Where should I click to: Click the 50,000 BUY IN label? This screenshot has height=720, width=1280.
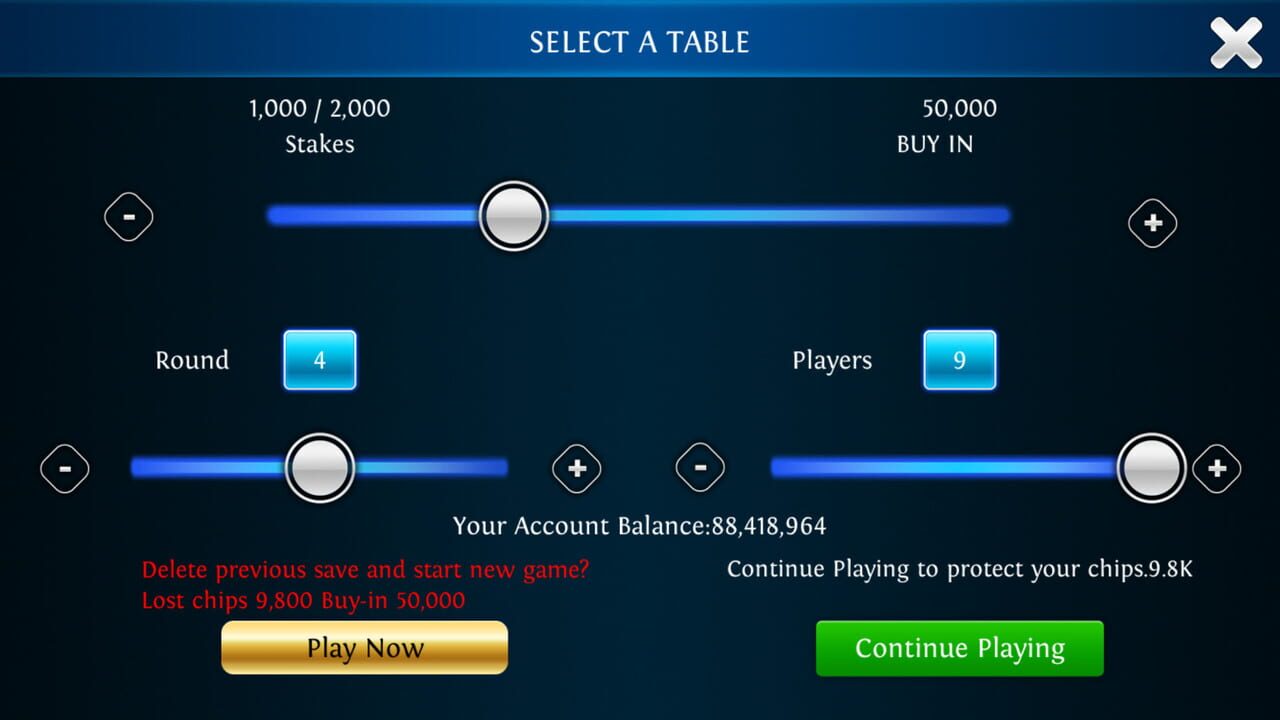[935, 125]
